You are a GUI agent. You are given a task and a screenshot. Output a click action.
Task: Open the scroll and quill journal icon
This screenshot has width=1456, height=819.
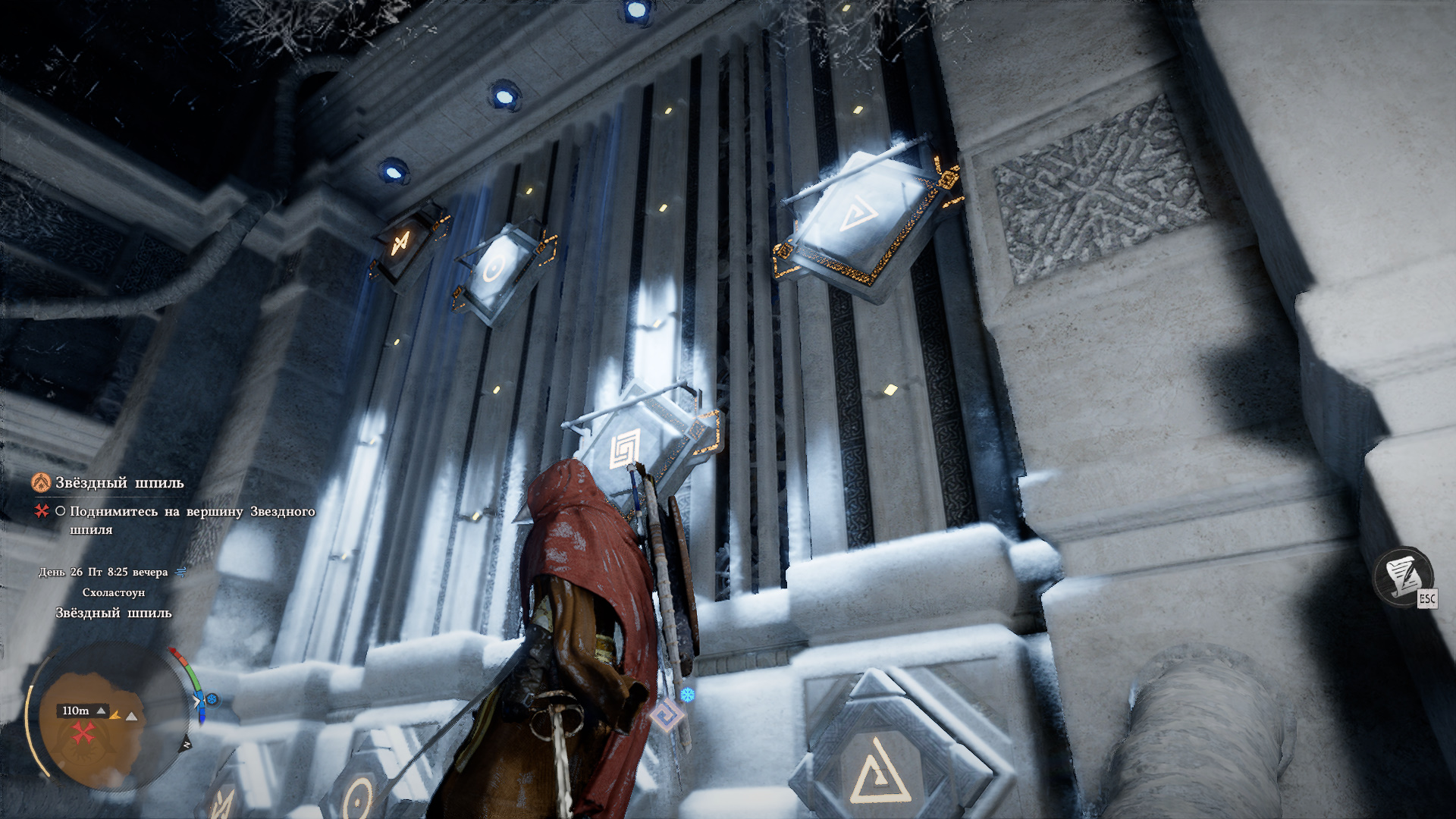coord(1401,576)
